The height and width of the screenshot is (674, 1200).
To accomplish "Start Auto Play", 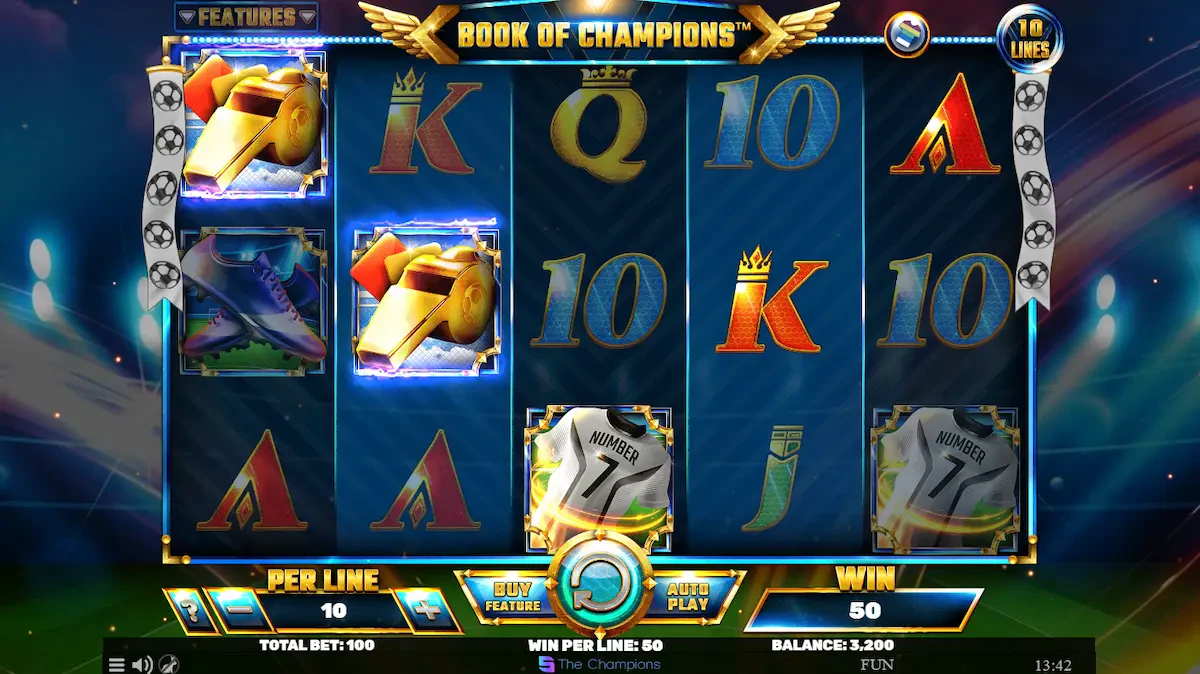I will (x=688, y=597).
